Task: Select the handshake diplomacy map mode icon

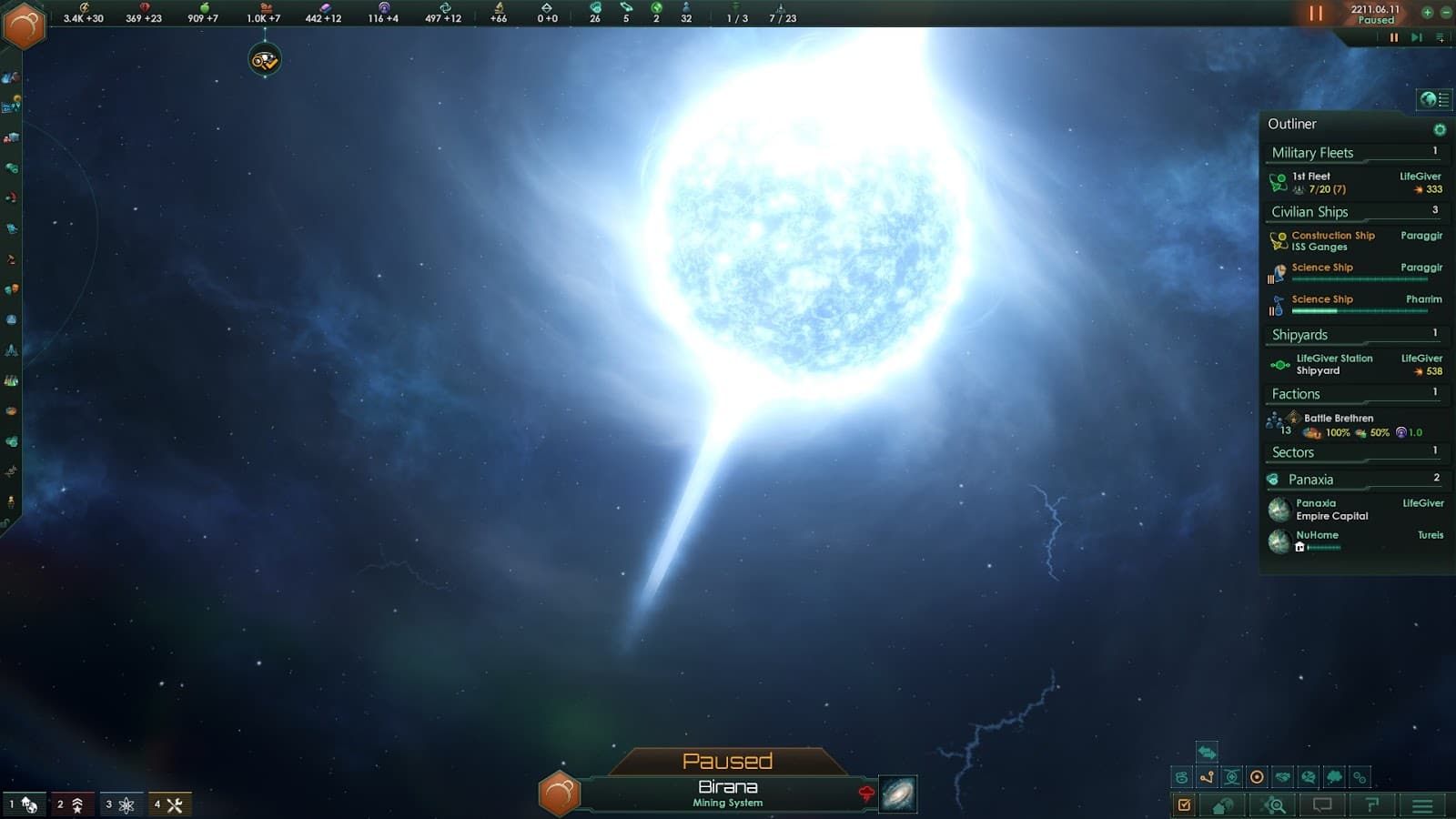Action: point(1281,777)
